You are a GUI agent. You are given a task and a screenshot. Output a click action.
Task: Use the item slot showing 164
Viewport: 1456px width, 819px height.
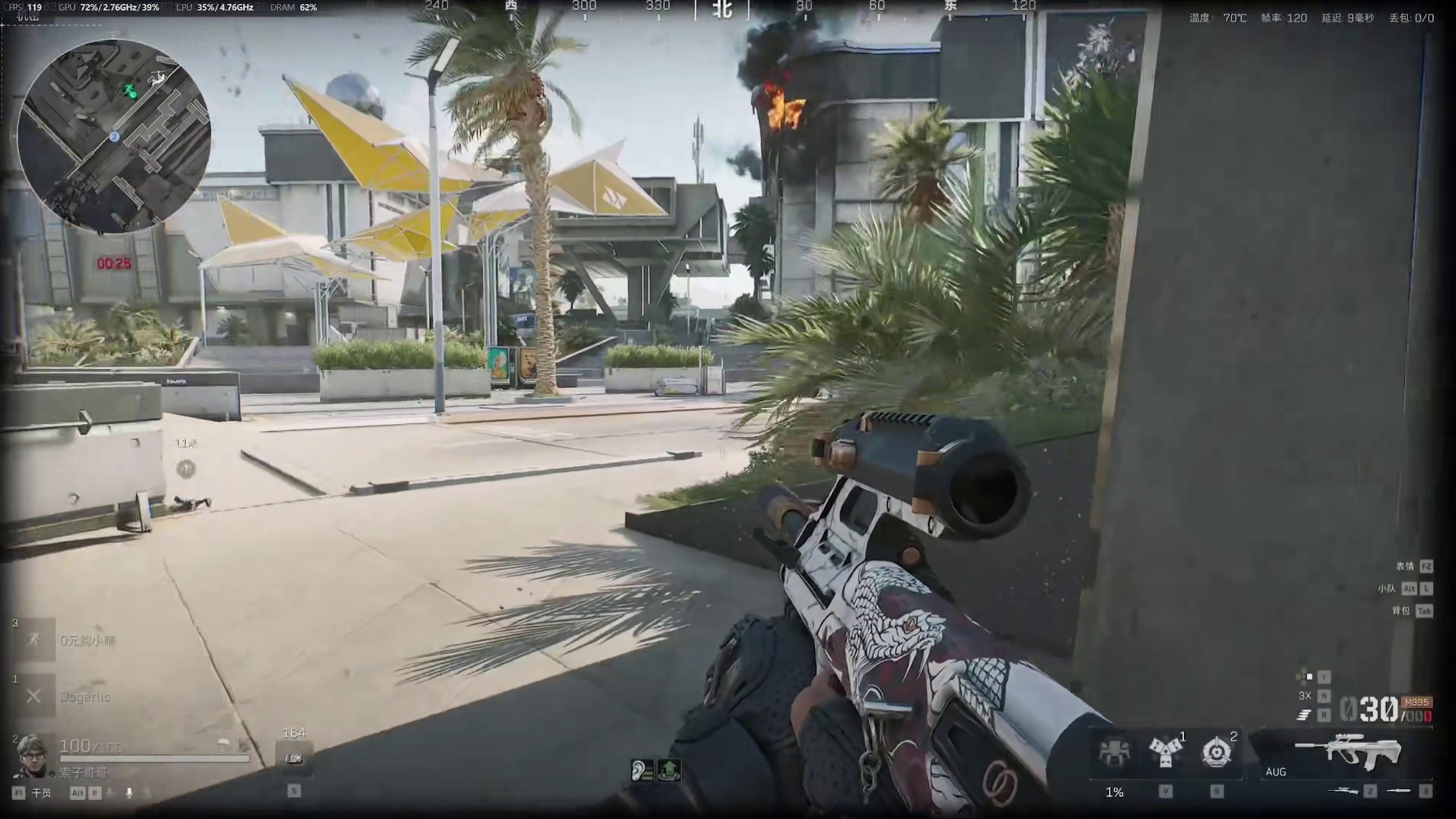294,756
